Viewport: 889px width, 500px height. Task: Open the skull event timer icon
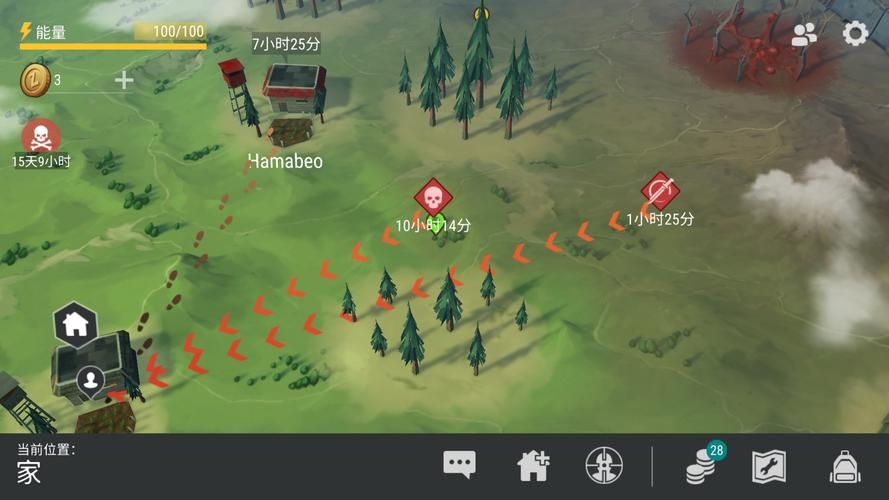[x=40, y=136]
